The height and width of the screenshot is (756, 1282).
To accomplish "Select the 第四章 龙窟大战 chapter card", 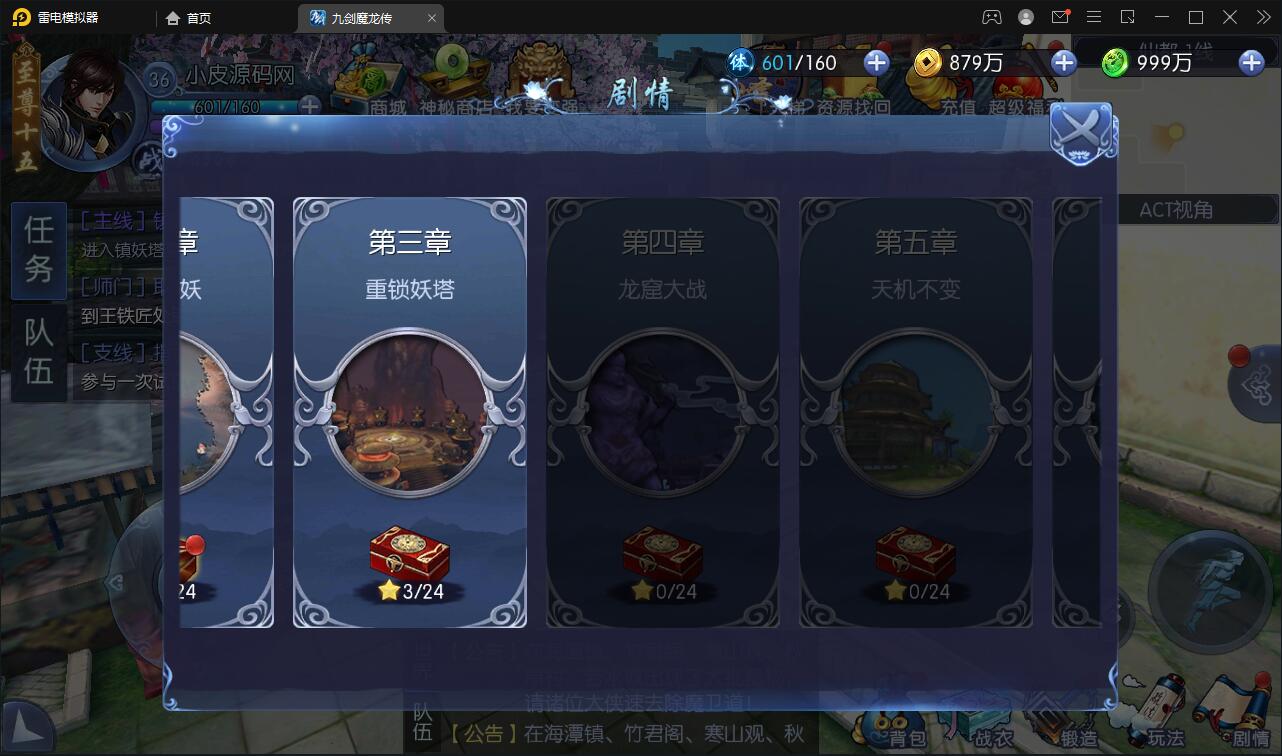I will click(x=663, y=413).
